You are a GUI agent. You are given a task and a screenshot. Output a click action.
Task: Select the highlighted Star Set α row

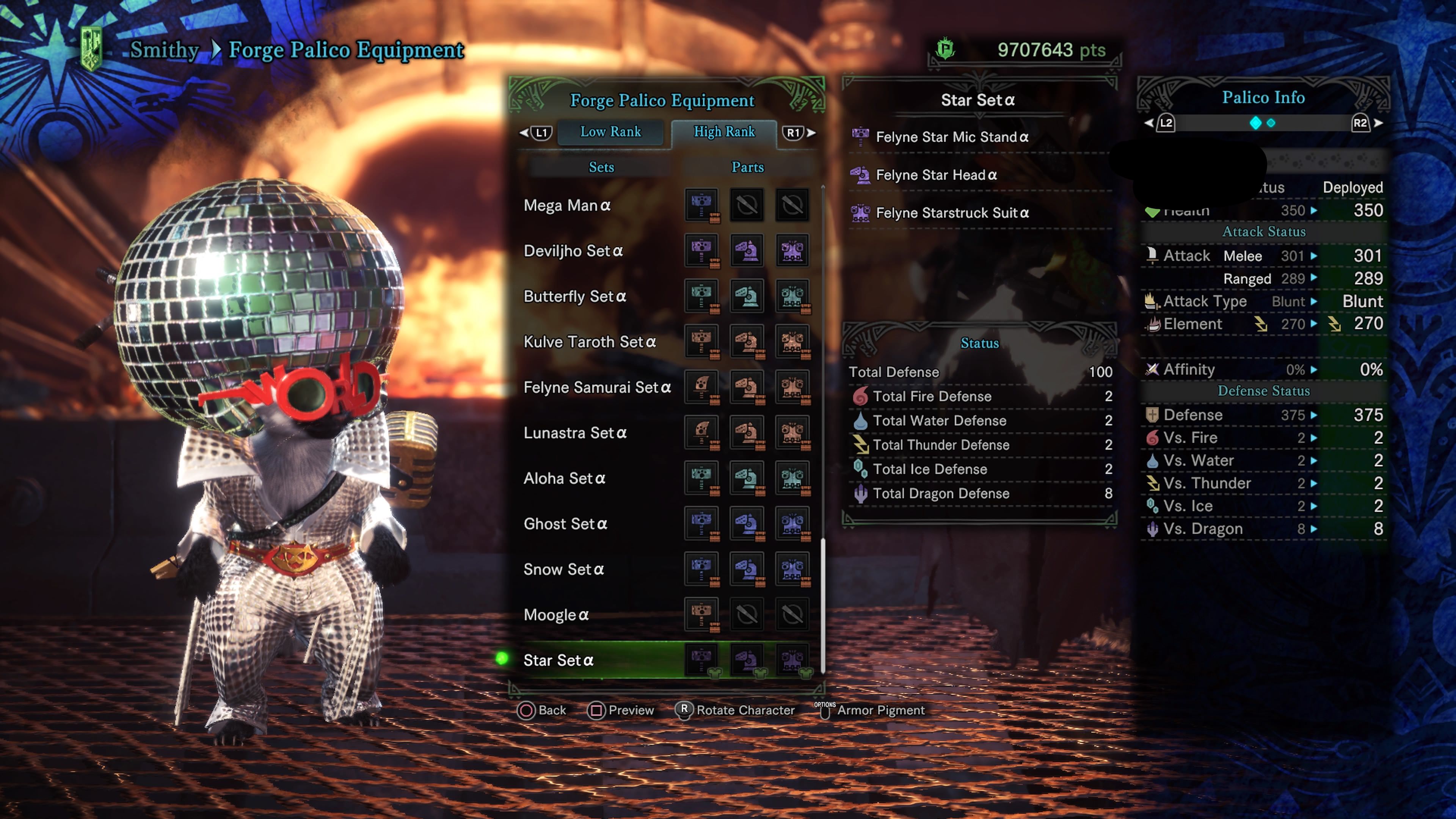[x=559, y=660]
